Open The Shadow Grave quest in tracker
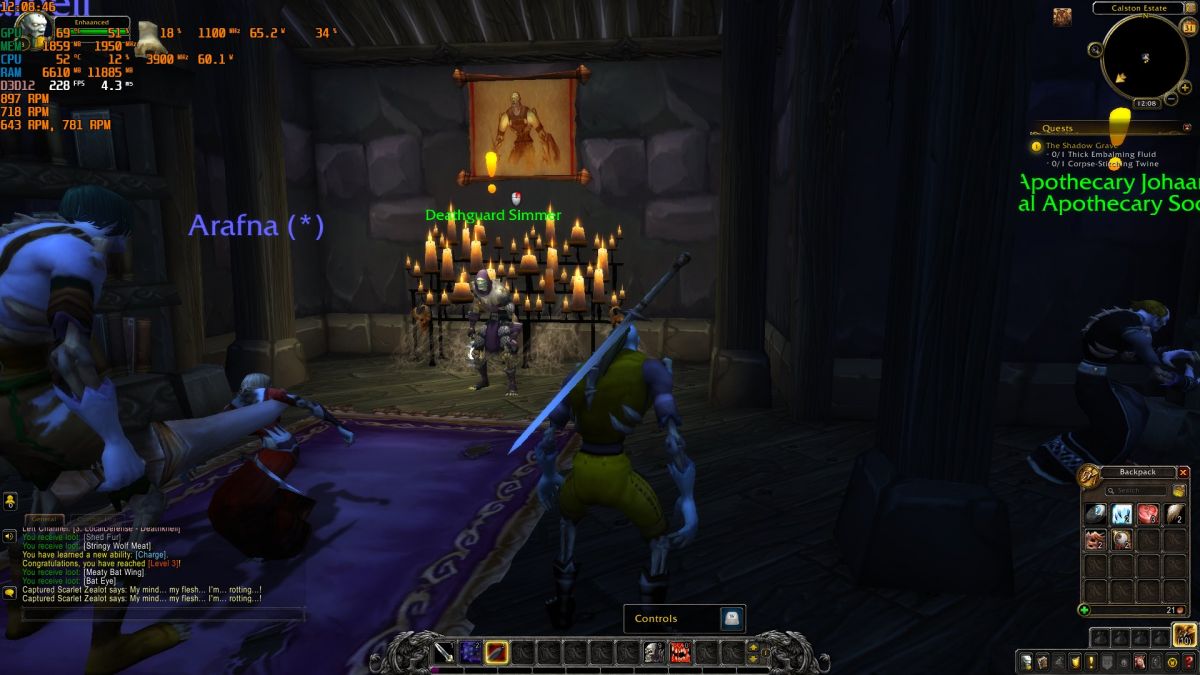Image resolution: width=1200 pixels, height=675 pixels. 1082,146
